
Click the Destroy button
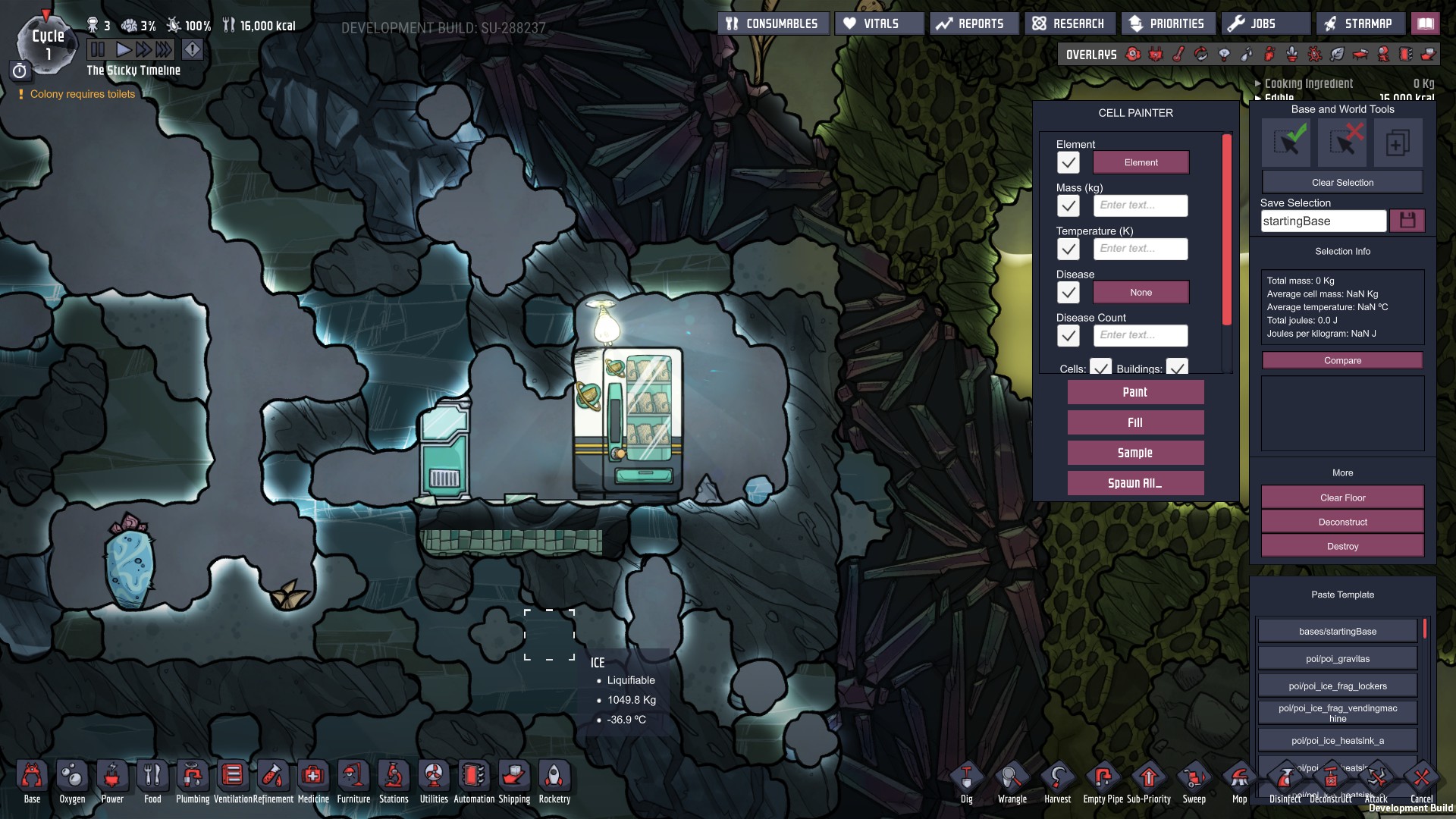1342,546
